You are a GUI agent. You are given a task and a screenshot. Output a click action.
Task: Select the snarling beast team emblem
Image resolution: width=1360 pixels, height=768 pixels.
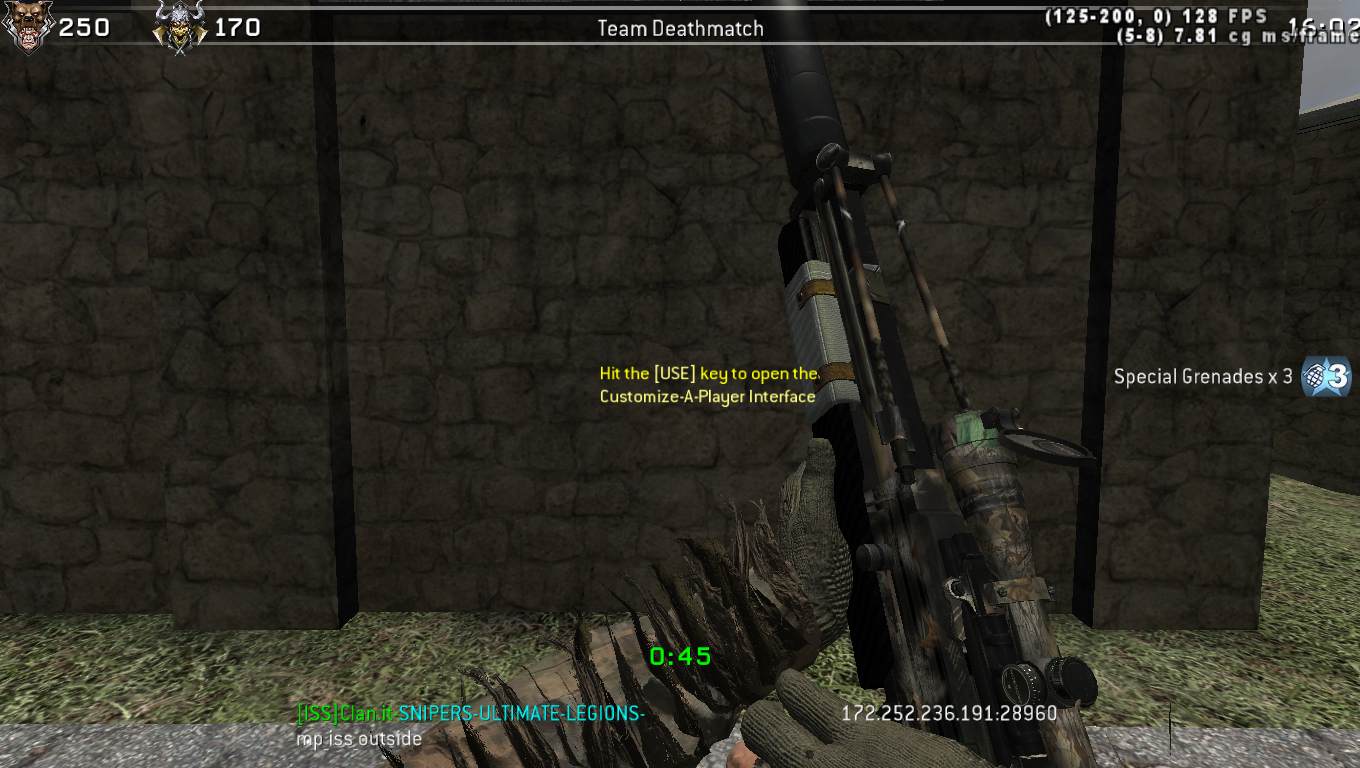[27, 27]
